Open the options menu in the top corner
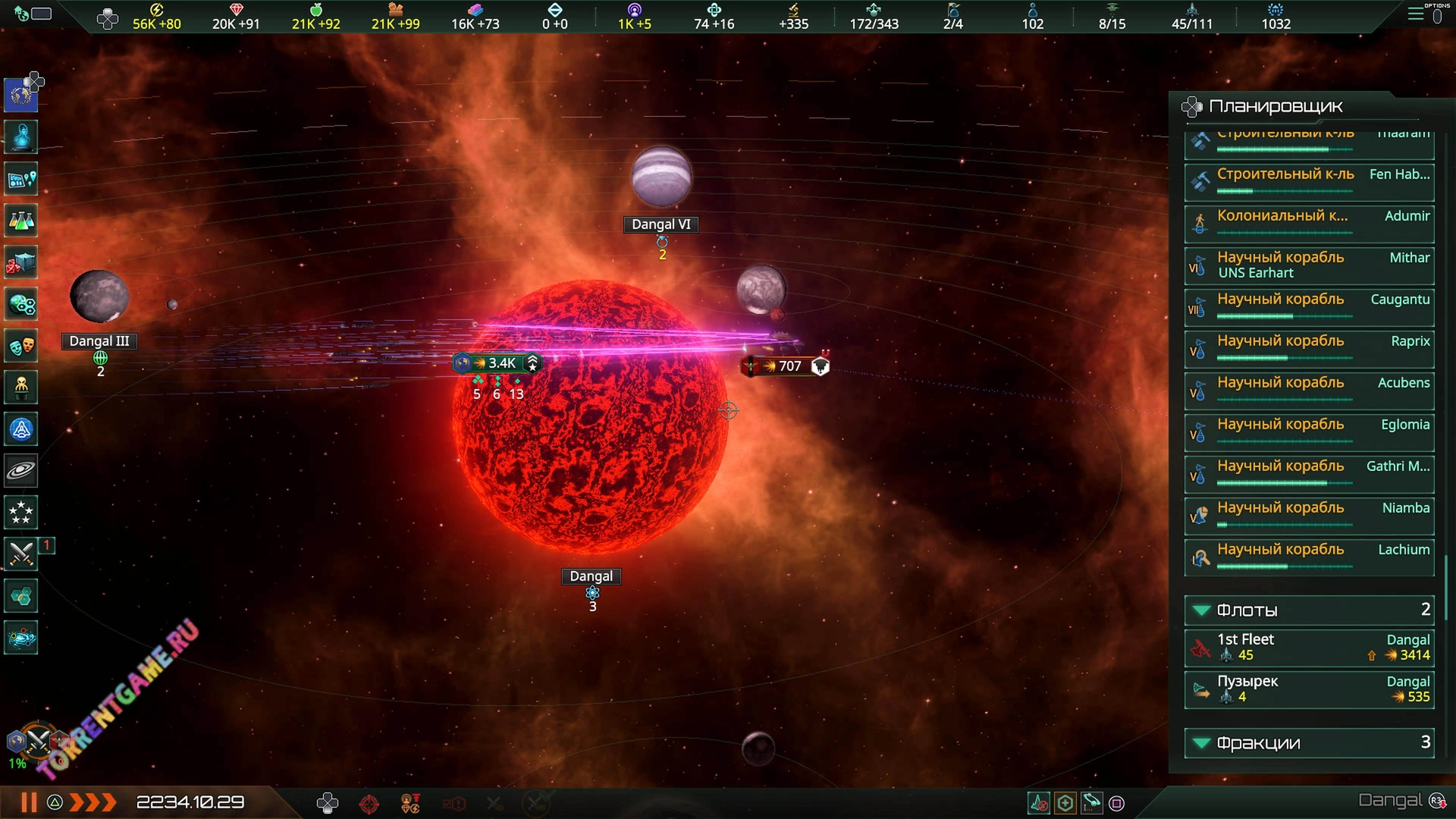1456x819 pixels. 1417,14
